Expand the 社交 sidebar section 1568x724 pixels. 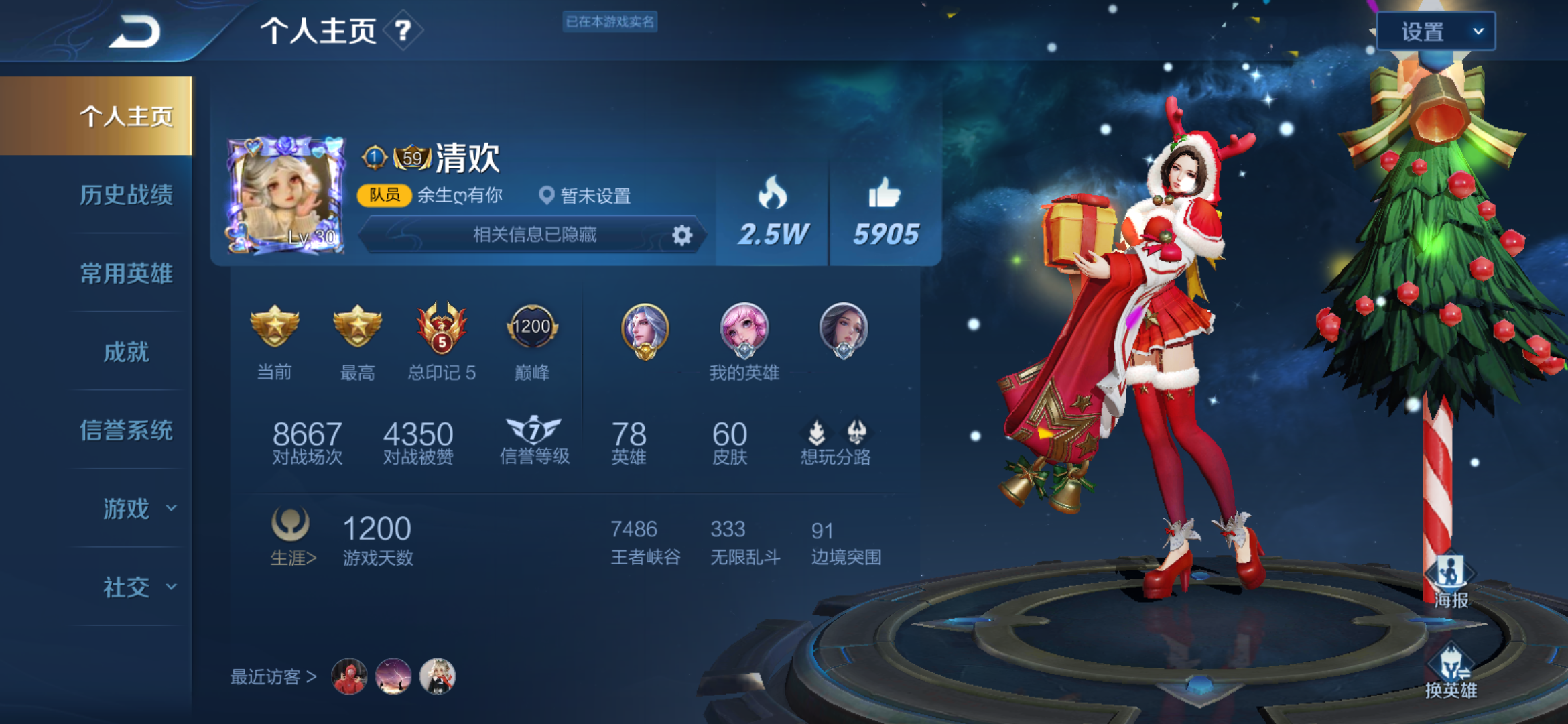pyautogui.click(x=127, y=587)
